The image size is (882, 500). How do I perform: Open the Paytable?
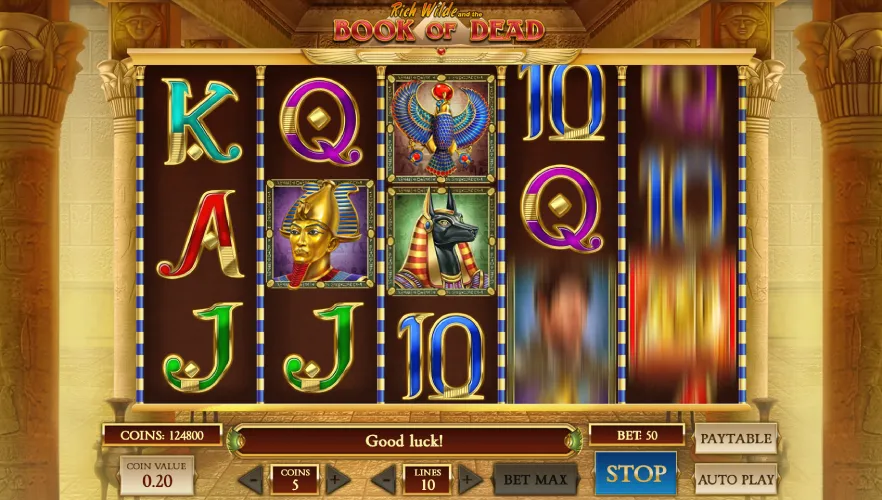click(735, 438)
